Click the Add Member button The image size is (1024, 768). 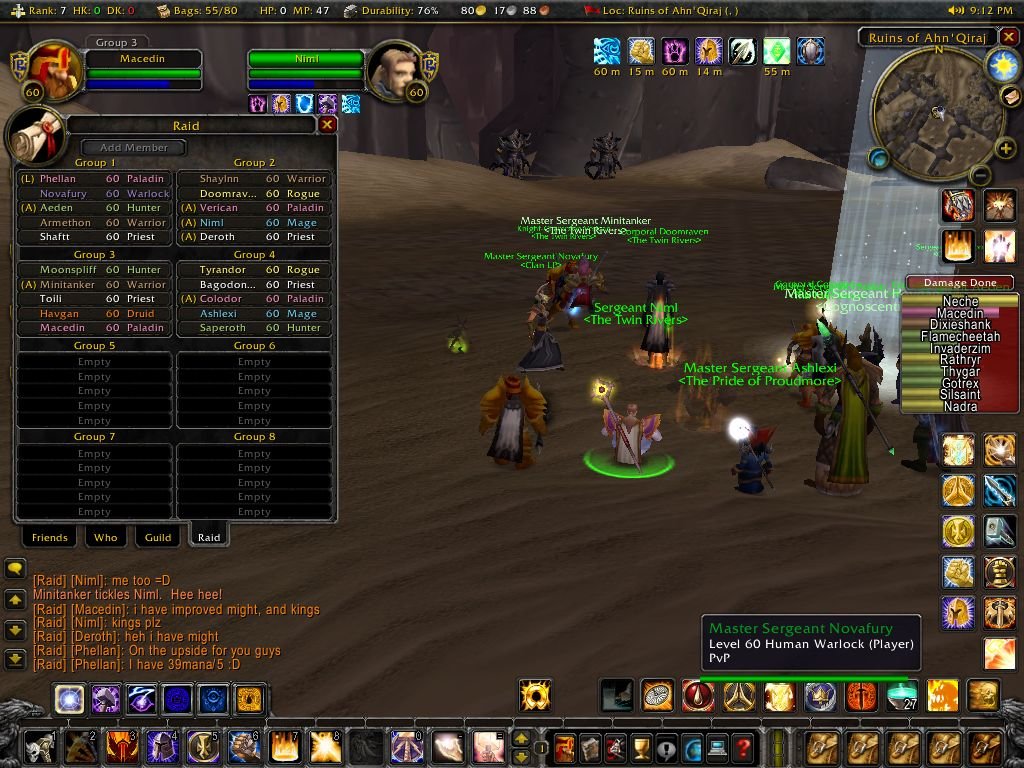coord(134,148)
